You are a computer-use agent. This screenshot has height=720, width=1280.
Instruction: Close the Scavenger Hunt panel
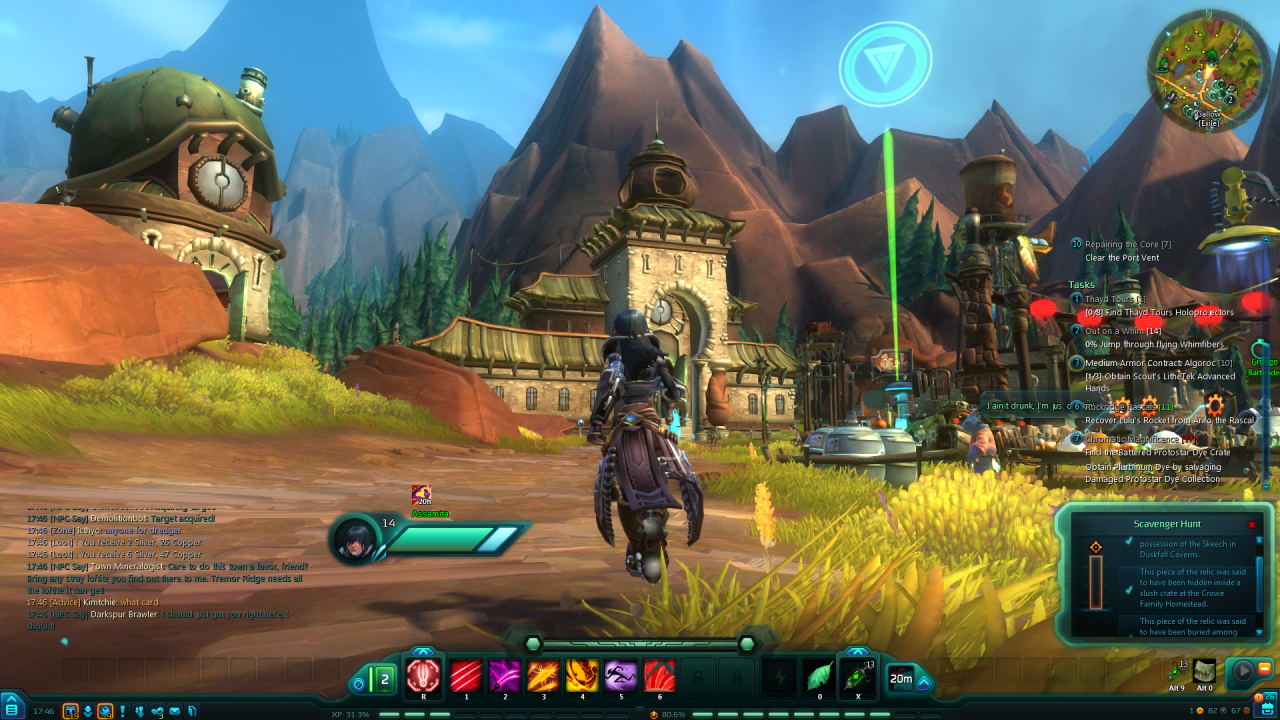1251,524
